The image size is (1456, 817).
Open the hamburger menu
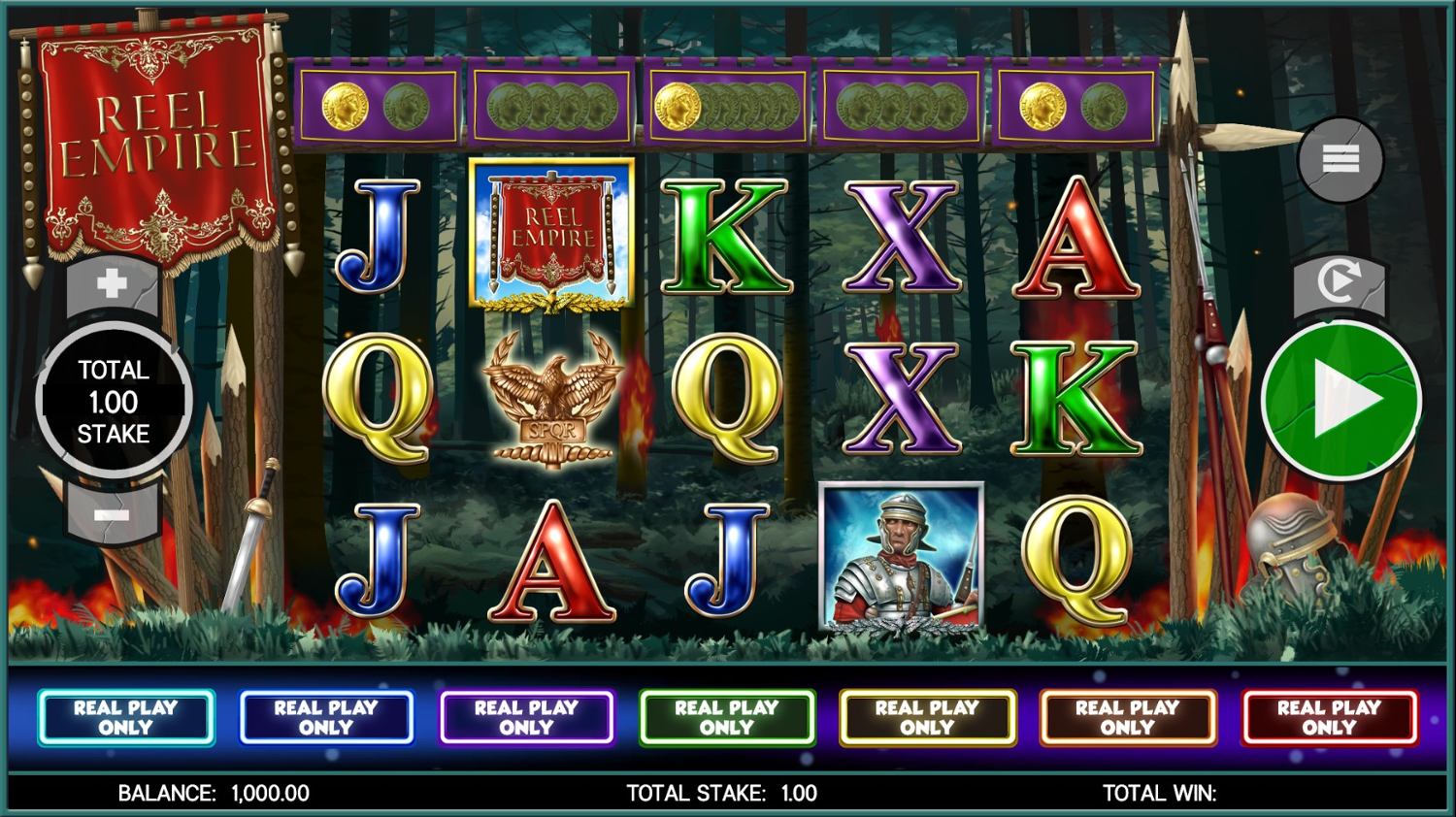coord(1340,159)
